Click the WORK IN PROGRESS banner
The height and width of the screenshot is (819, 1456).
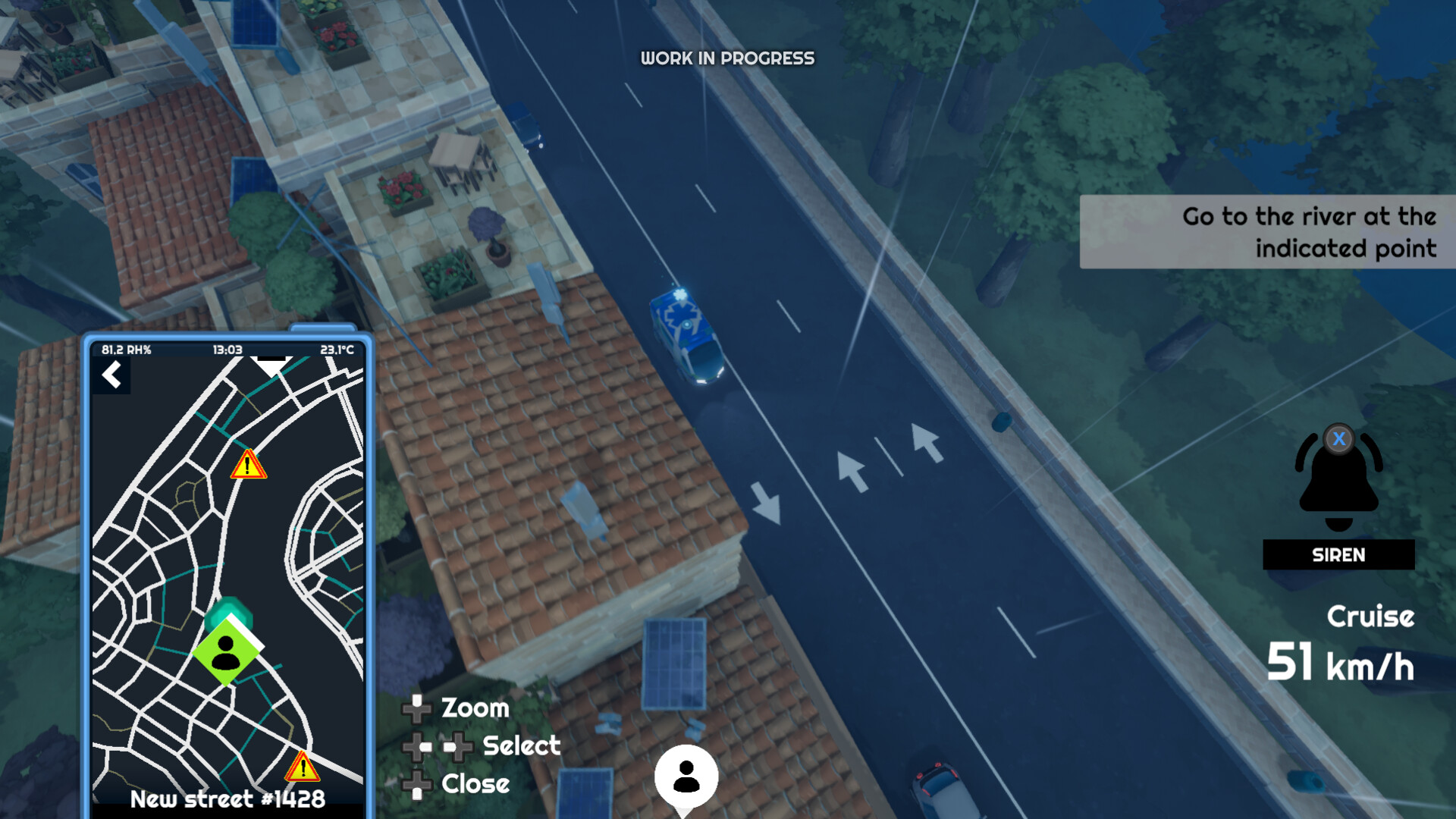pyautogui.click(x=728, y=58)
